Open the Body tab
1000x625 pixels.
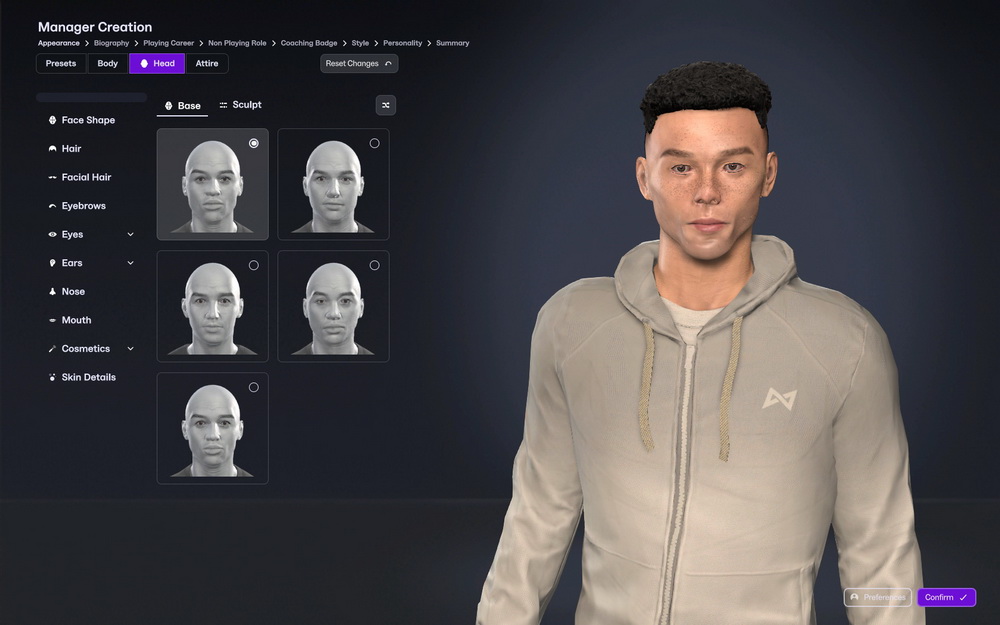[107, 63]
